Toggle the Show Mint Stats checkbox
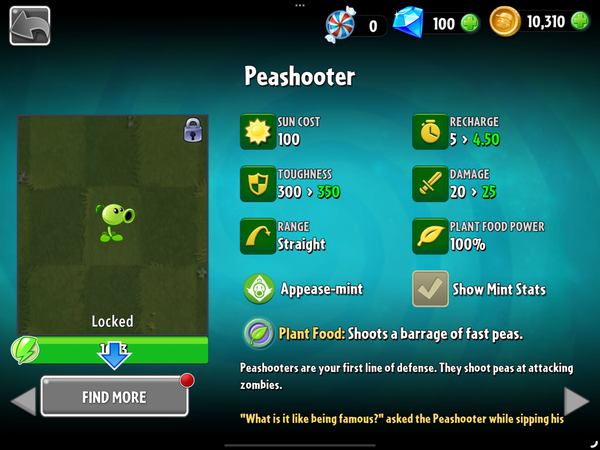Screen dimensions: 600x450 [x=430, y=289]
